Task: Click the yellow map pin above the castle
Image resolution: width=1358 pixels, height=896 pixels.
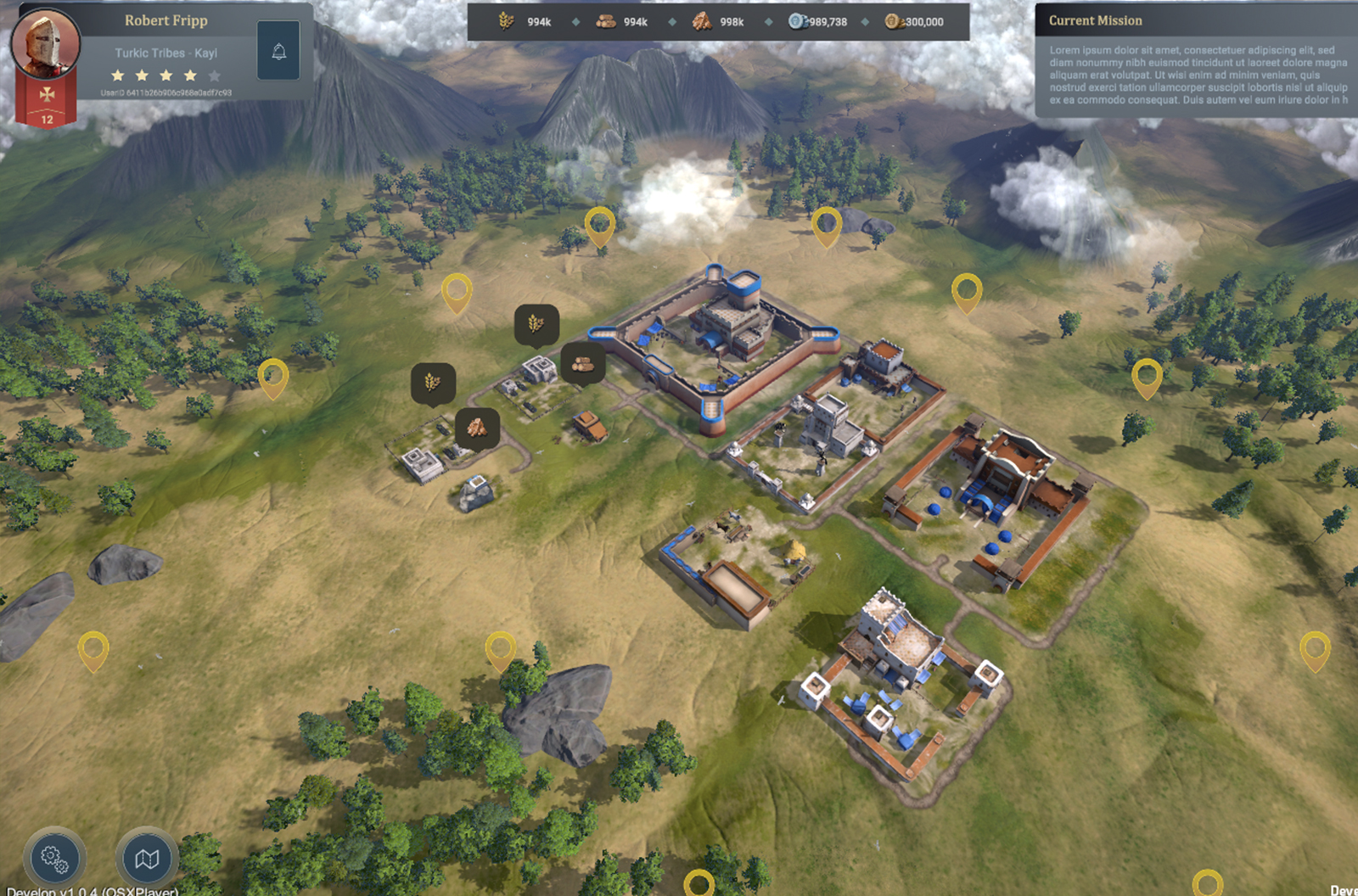Action: pos(600,224)
